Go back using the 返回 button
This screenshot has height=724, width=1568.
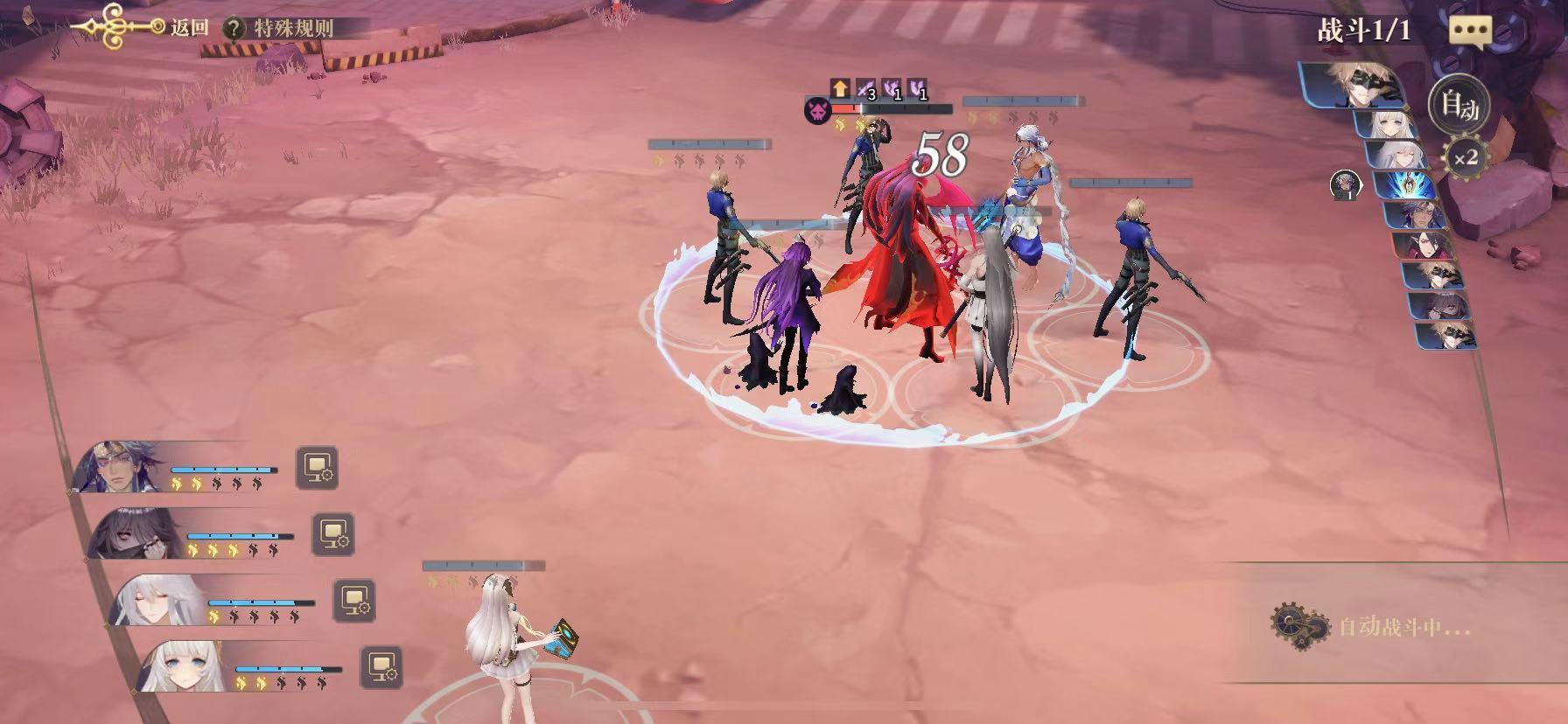(x=188, y=27)
